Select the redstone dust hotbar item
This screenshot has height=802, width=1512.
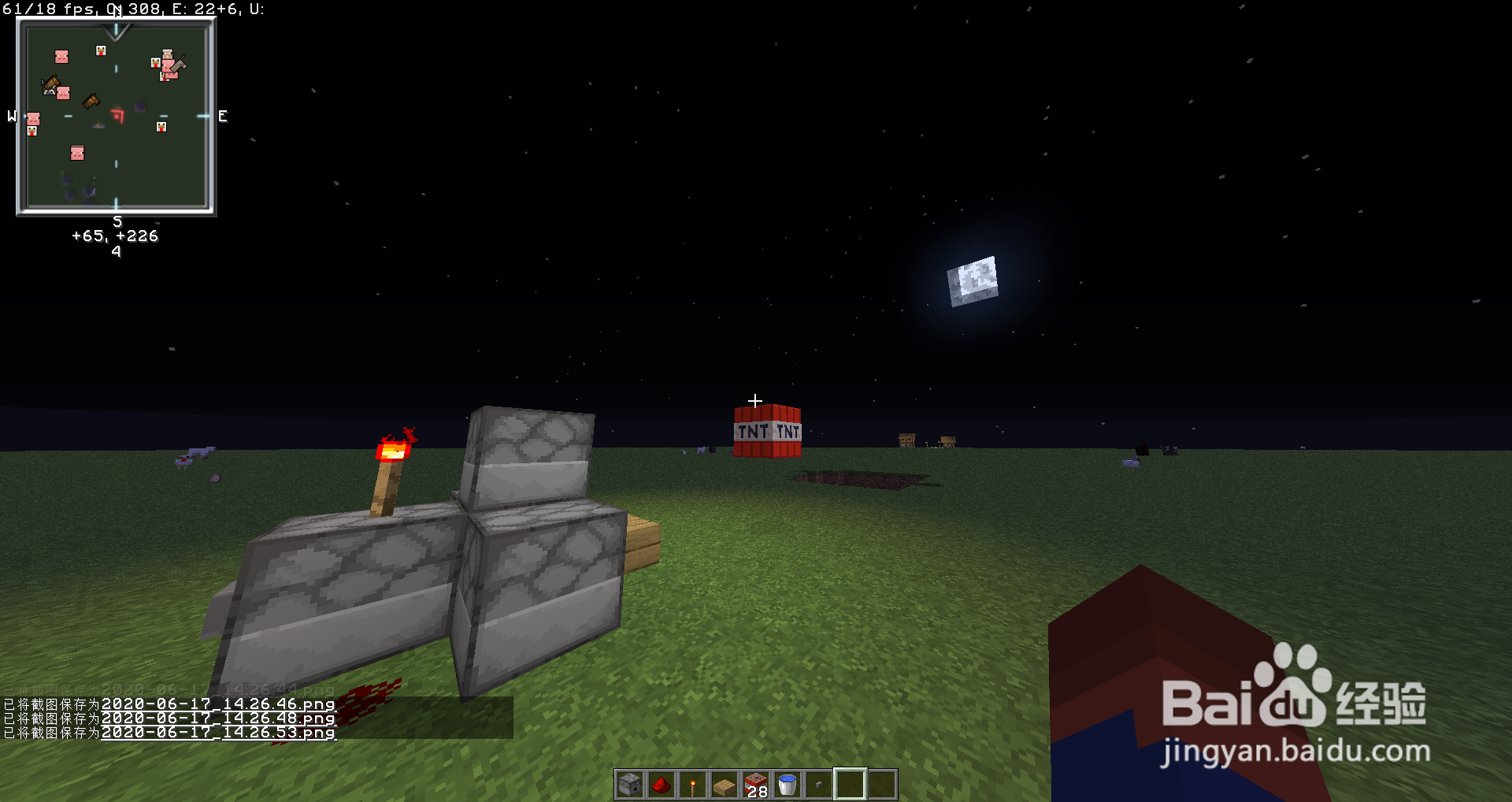pyautogui.click(x=660, y=783)
